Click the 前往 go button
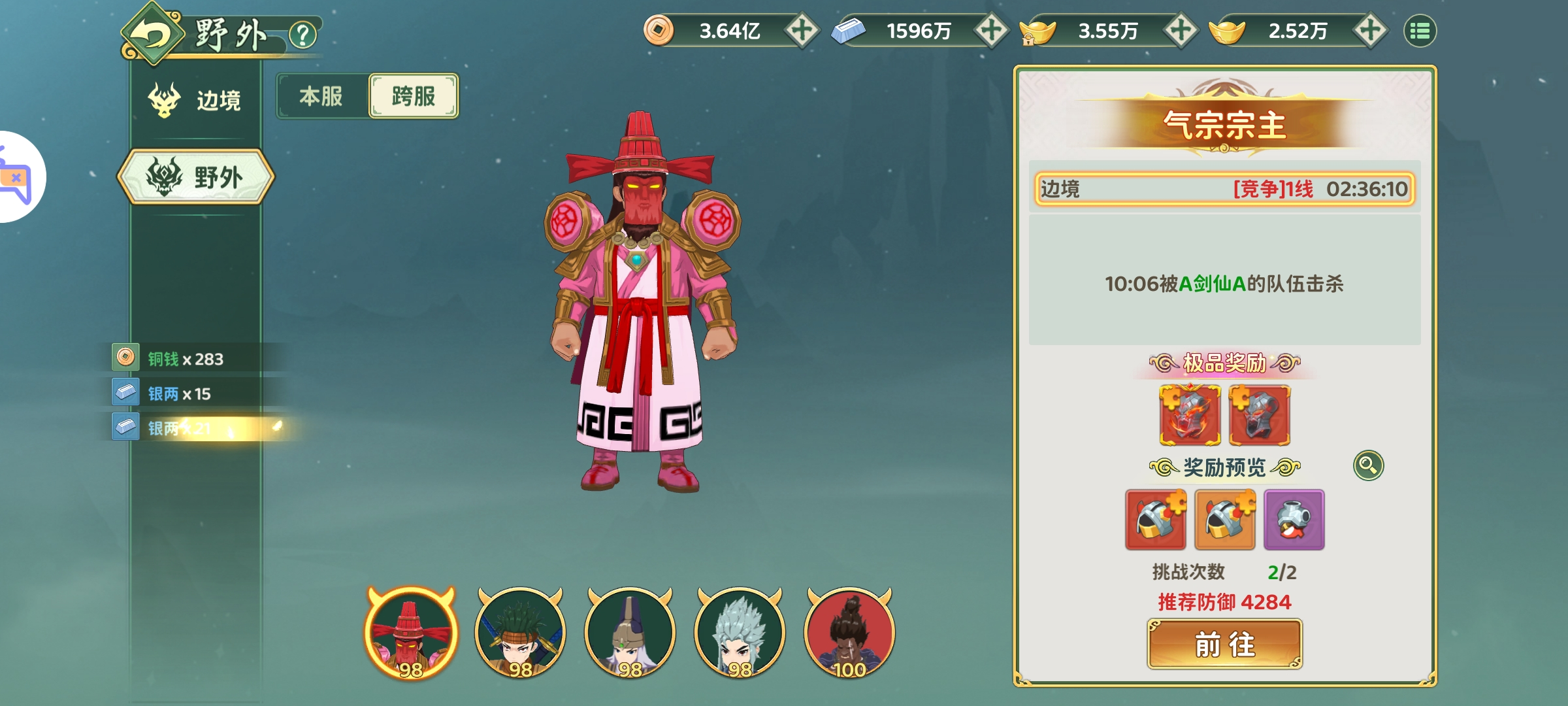Screen dimensions: 1568x706 1224,645
